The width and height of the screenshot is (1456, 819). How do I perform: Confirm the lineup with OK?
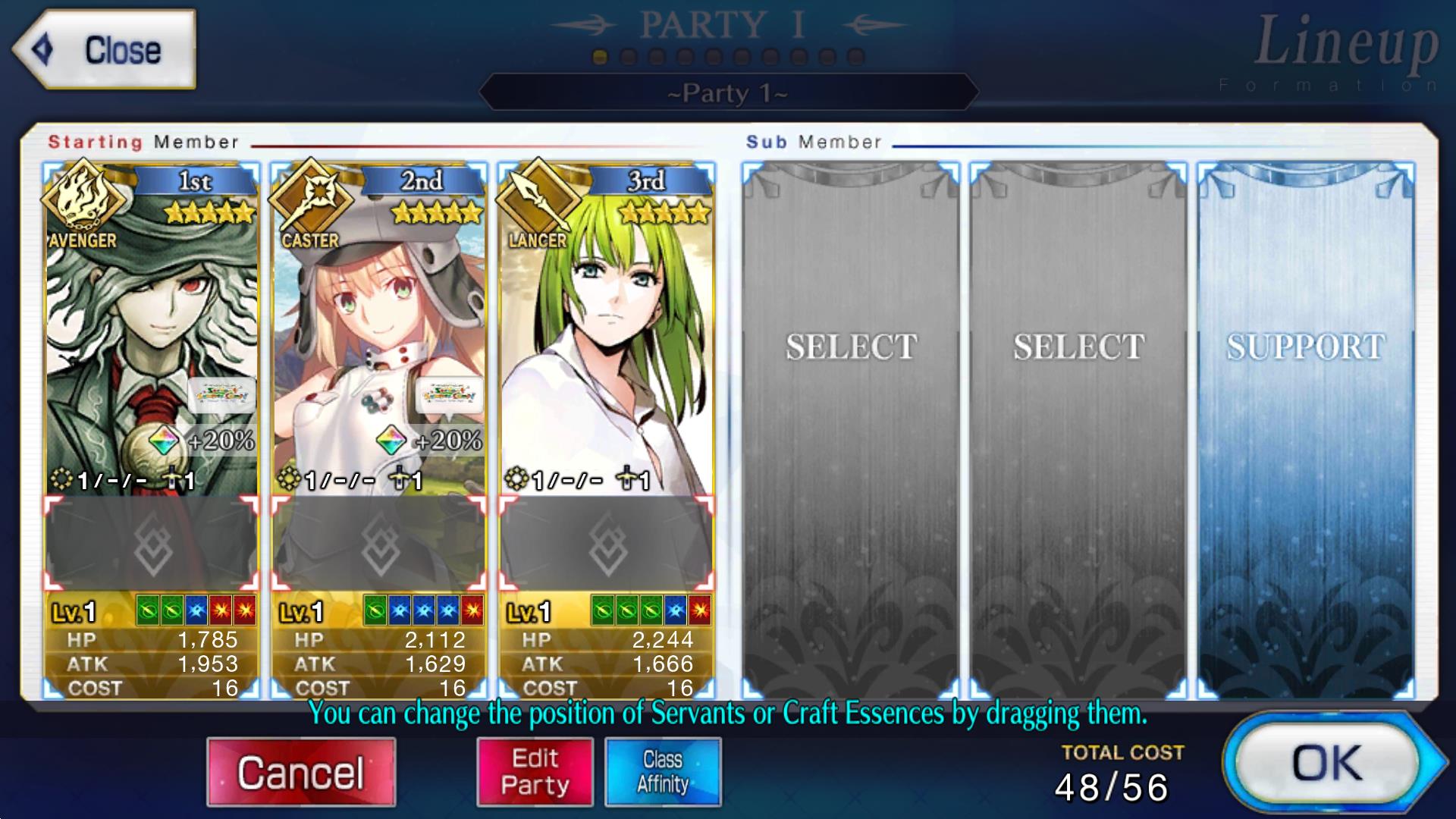pos(1327,763)
